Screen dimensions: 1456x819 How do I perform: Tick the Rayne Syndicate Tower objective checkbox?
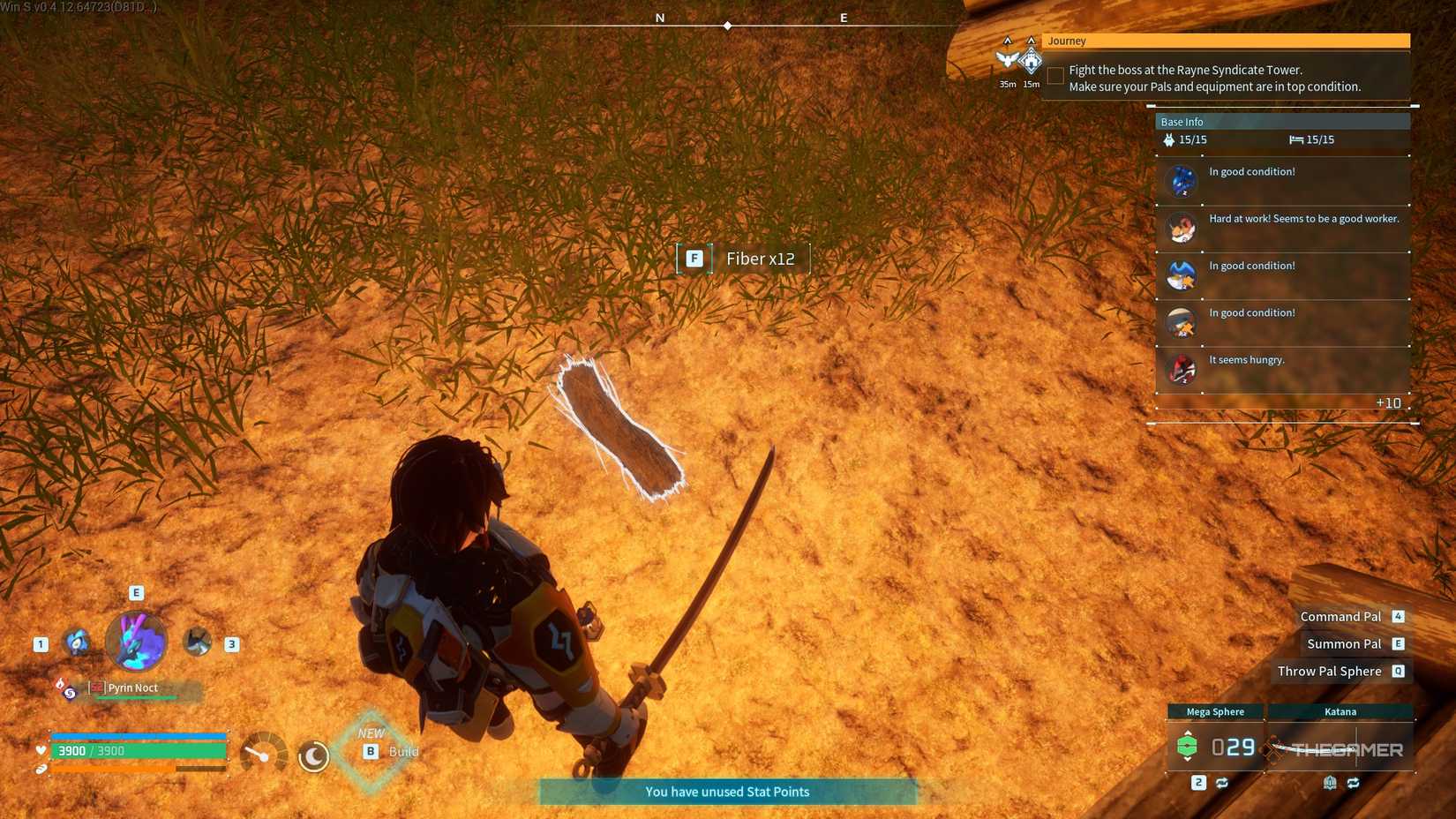click(x=1055, y=78)
